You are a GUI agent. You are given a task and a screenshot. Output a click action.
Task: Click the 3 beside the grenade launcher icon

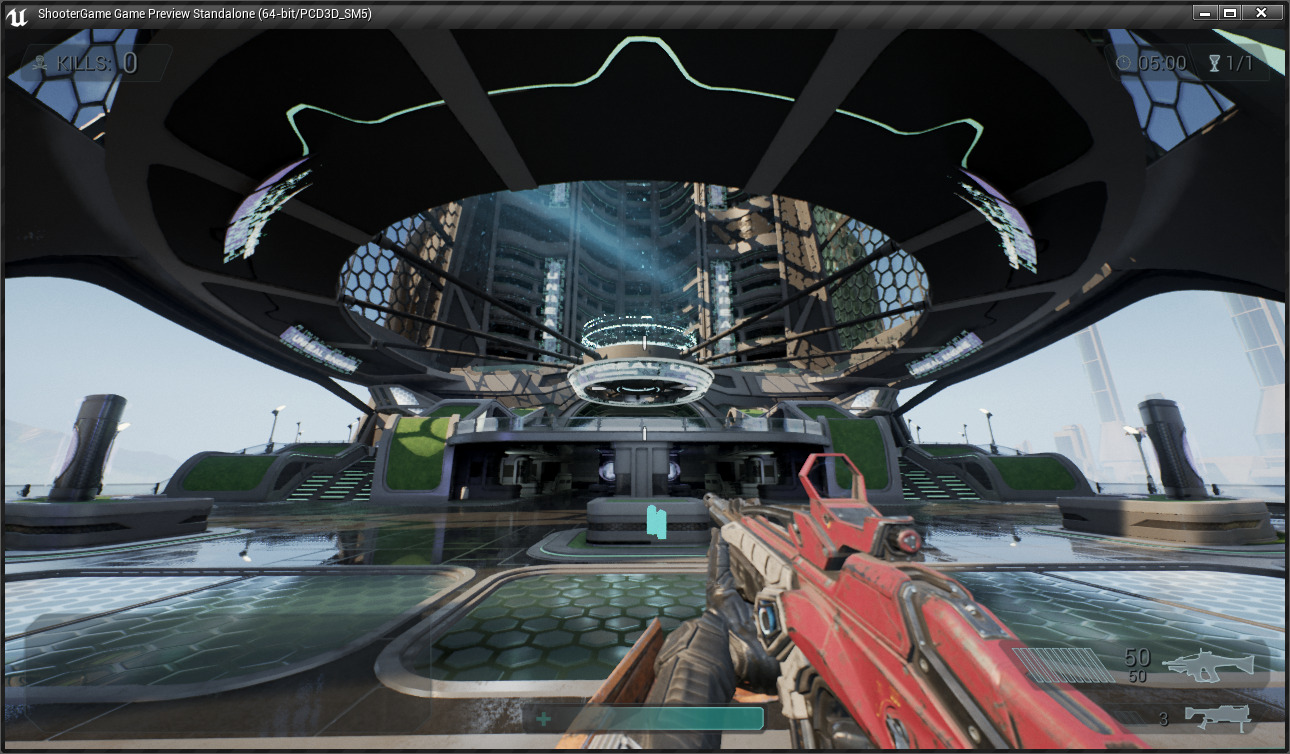(x=1163, y=718)
